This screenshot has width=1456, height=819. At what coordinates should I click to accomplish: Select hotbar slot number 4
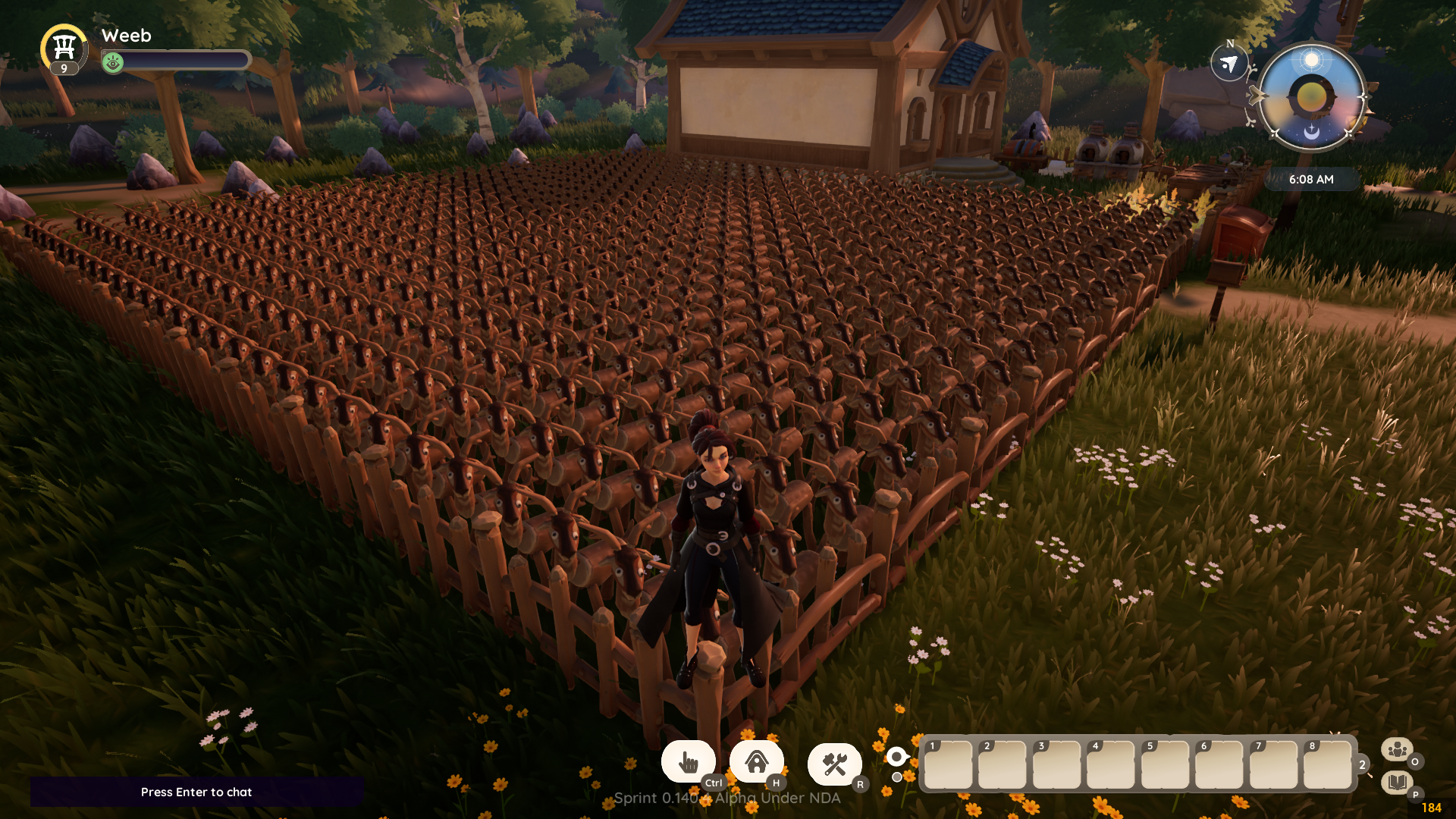click(x=1111, y=764)
